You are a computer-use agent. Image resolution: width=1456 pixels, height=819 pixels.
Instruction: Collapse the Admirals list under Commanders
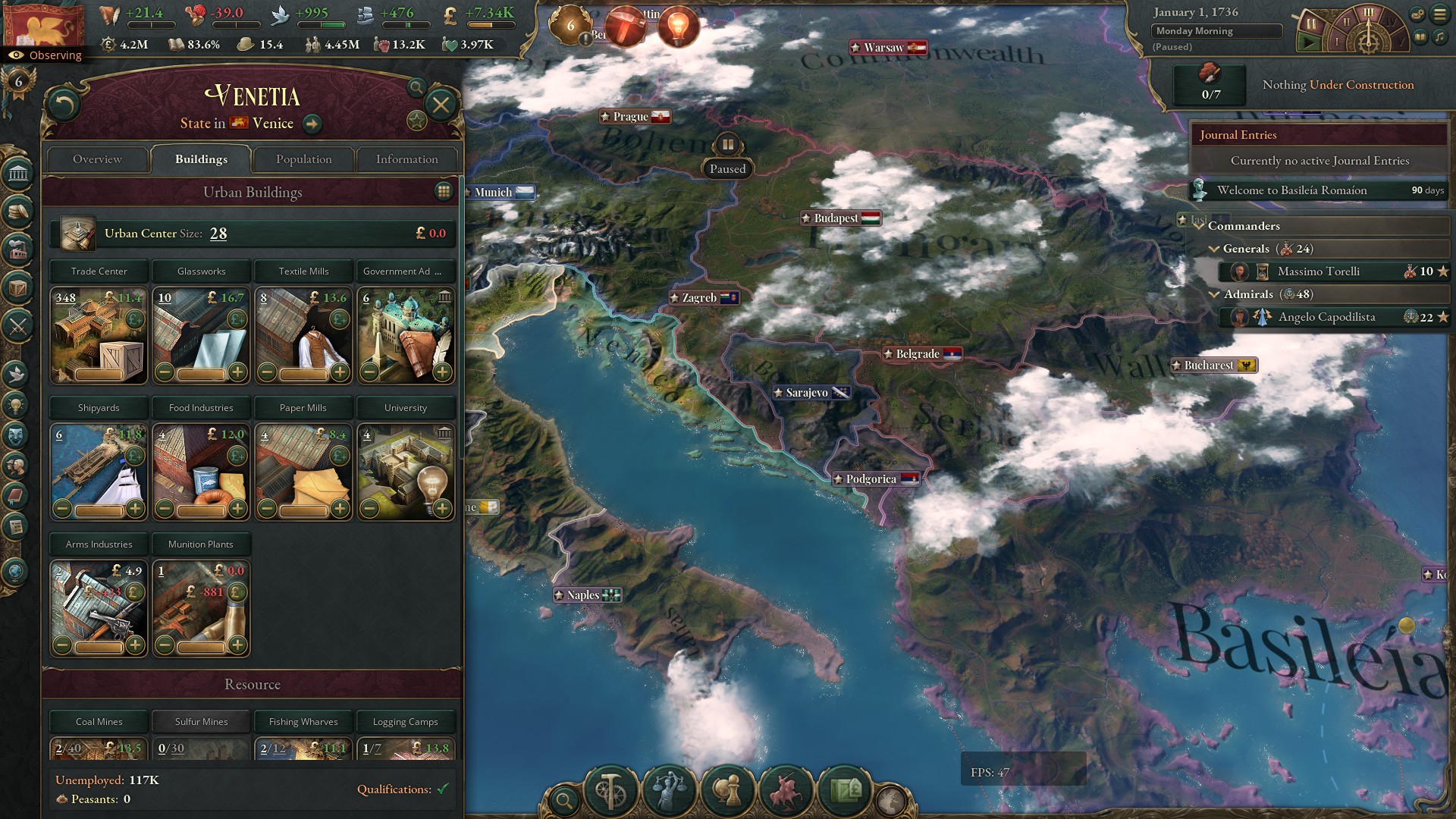click(x=1216, y=294)
